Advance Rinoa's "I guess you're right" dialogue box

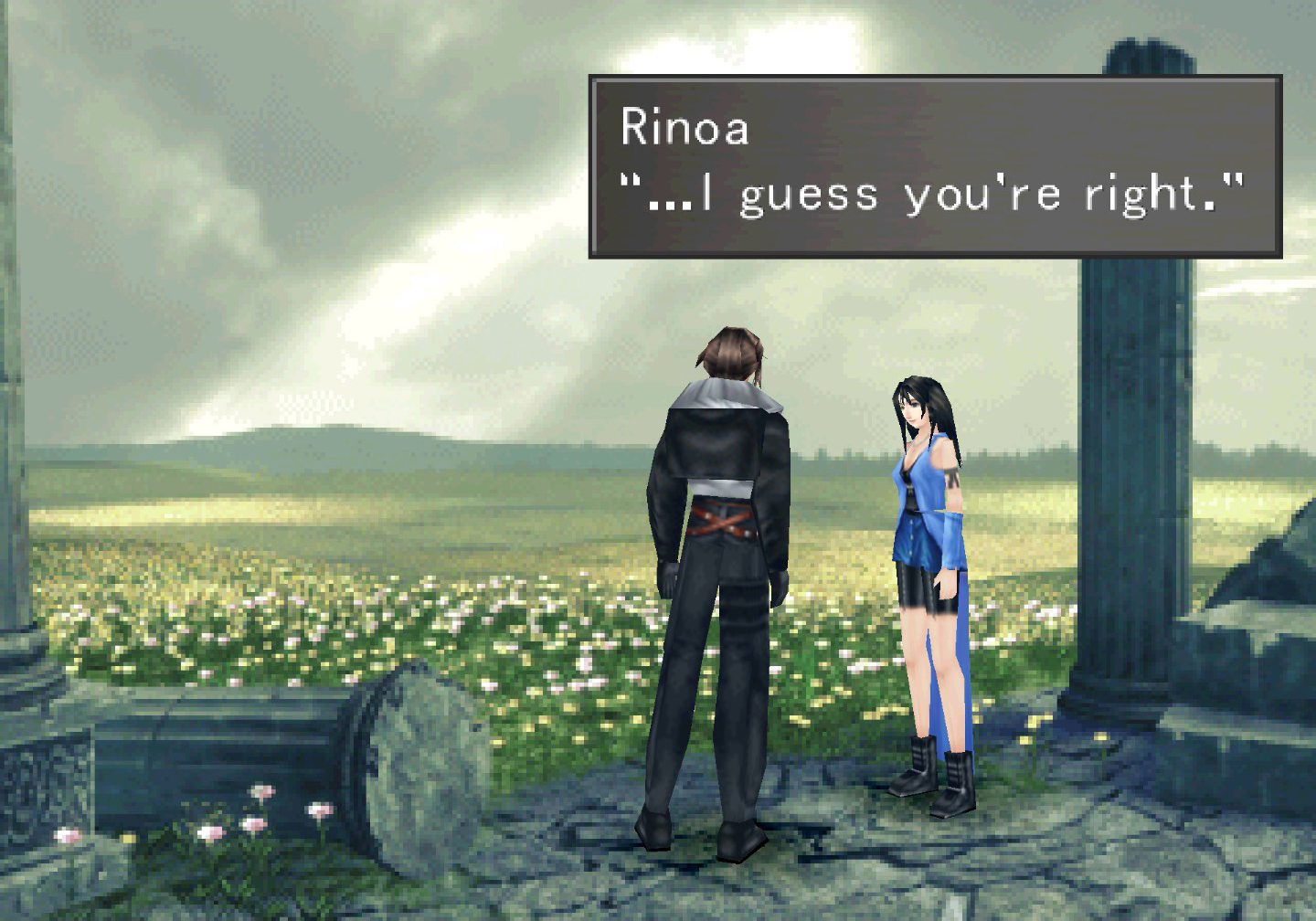coord(934,166)
